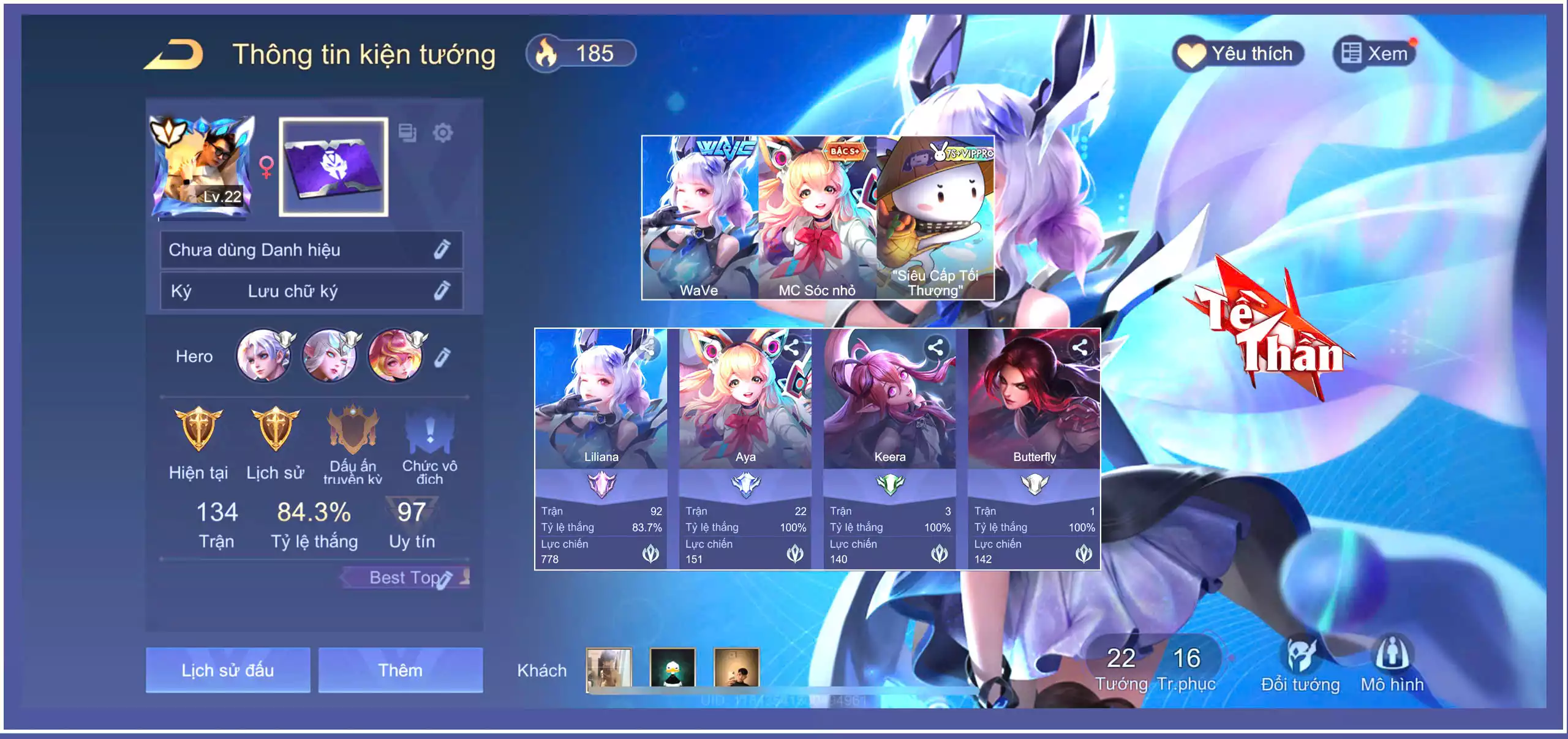The height and width of the screenshot is (739, 1568).
Task: Click the Yêu thích heart button
Action: click(x=1238, y=54)
